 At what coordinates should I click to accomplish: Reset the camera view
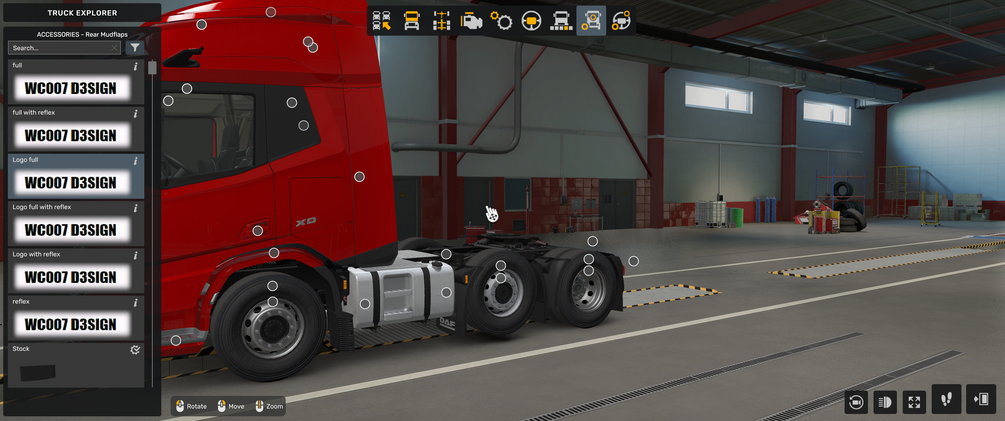(856, 401)
